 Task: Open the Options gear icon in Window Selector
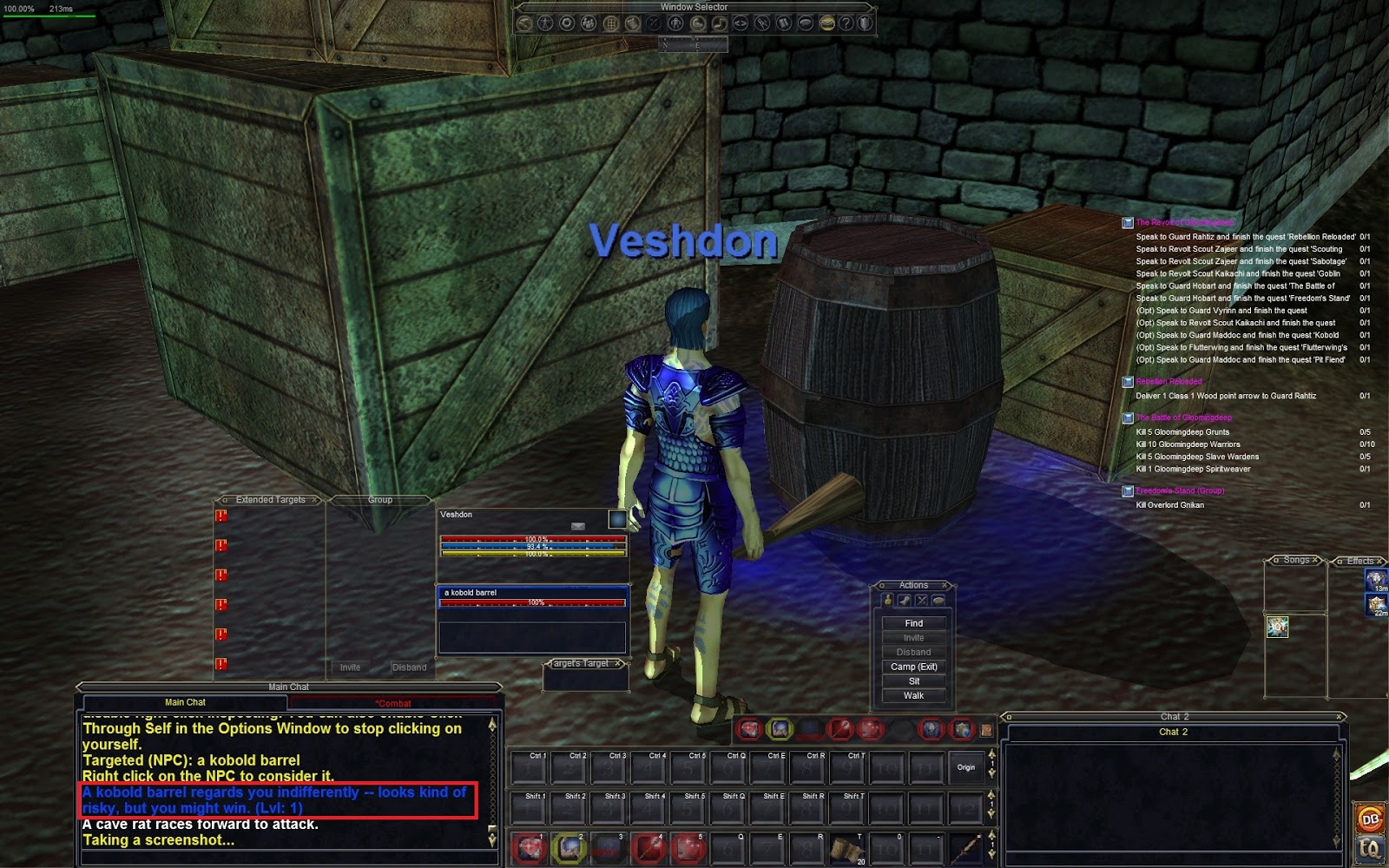point(566,23)
